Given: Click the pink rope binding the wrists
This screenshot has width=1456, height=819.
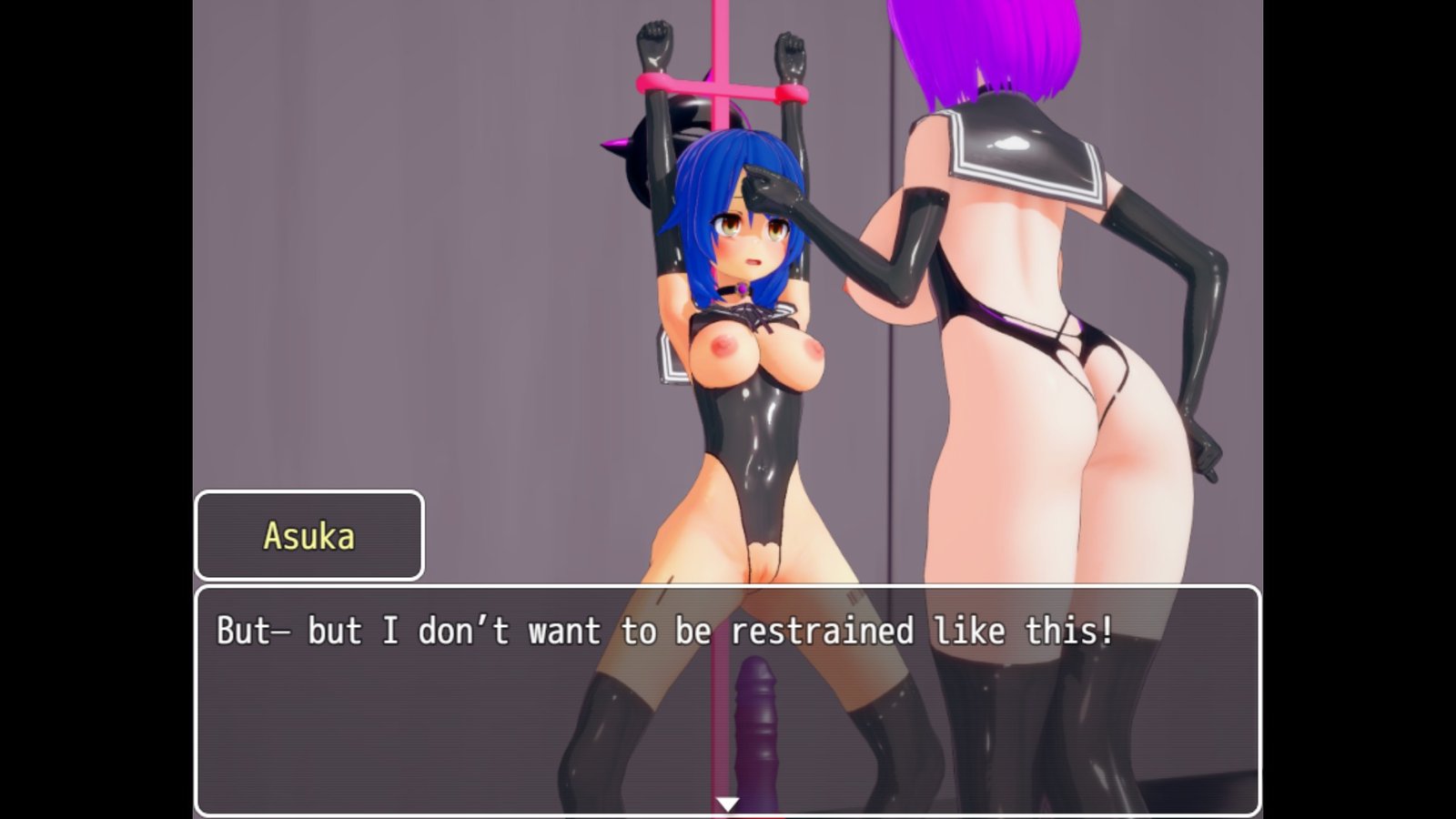Looking at the screenshot, I should pyautogui.click(x=719, y=86).
